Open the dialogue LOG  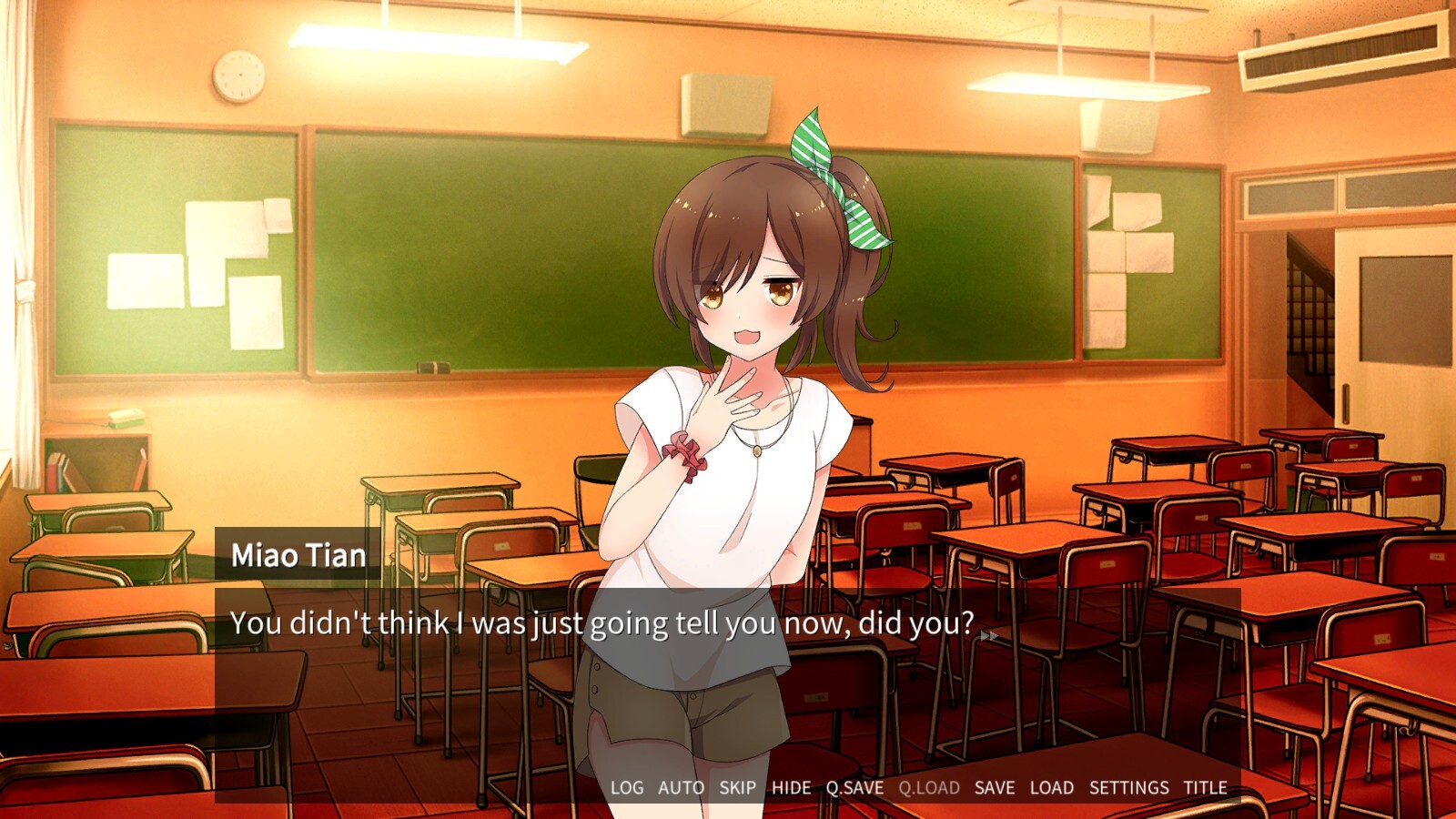point(626,788)
